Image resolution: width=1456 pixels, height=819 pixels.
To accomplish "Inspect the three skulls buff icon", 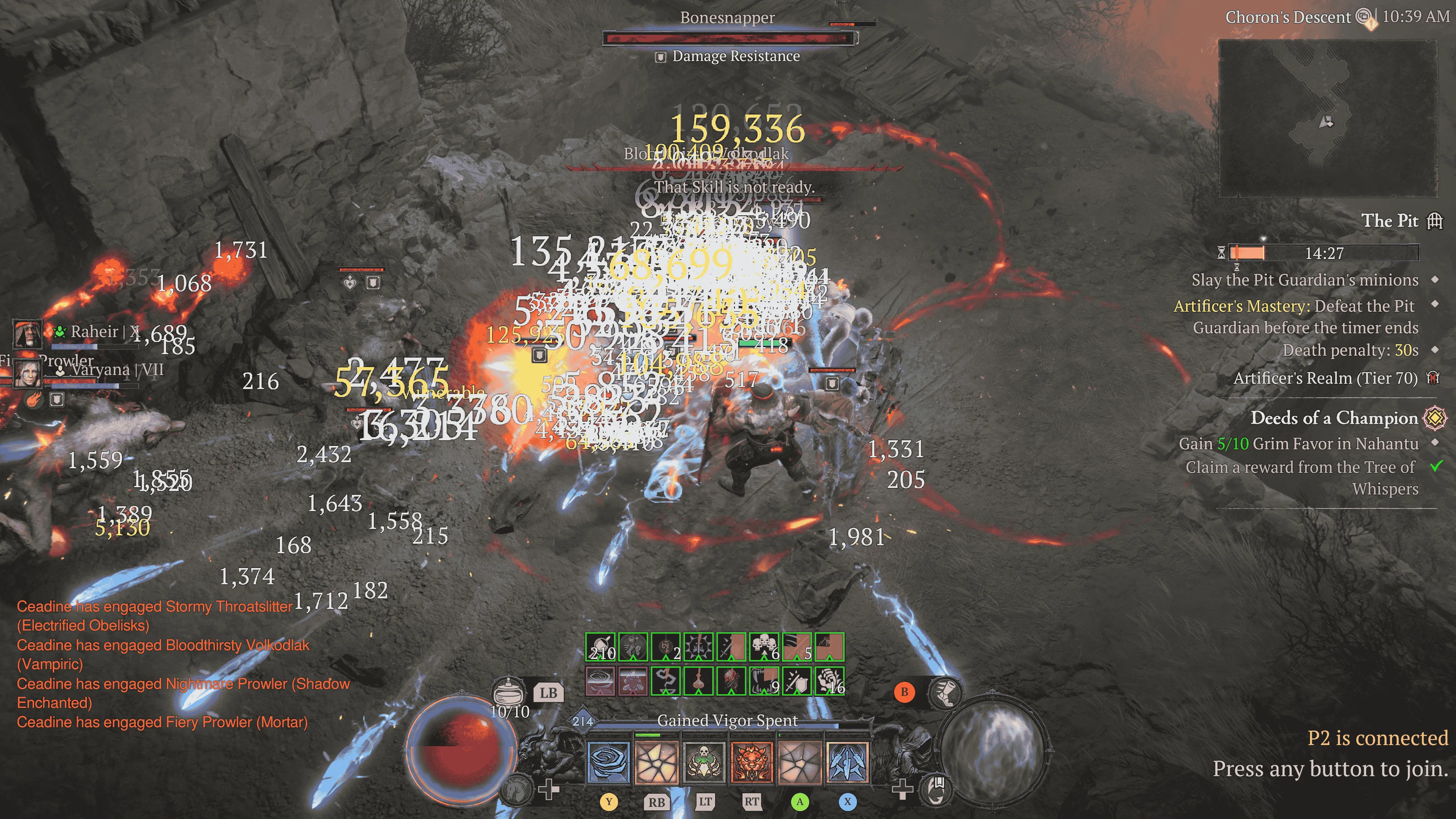I will [764, 647].
